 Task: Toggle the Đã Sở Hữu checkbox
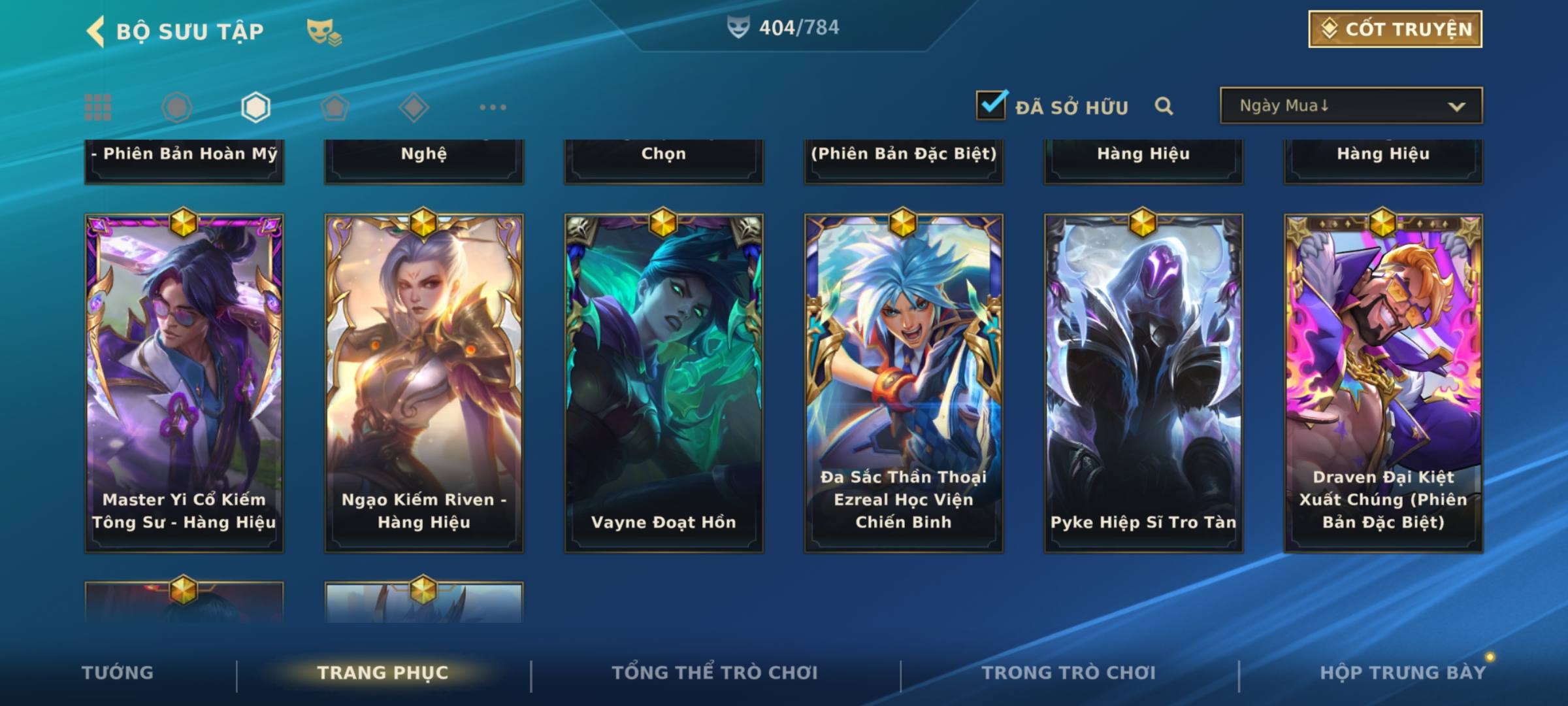tap(991, 105)
